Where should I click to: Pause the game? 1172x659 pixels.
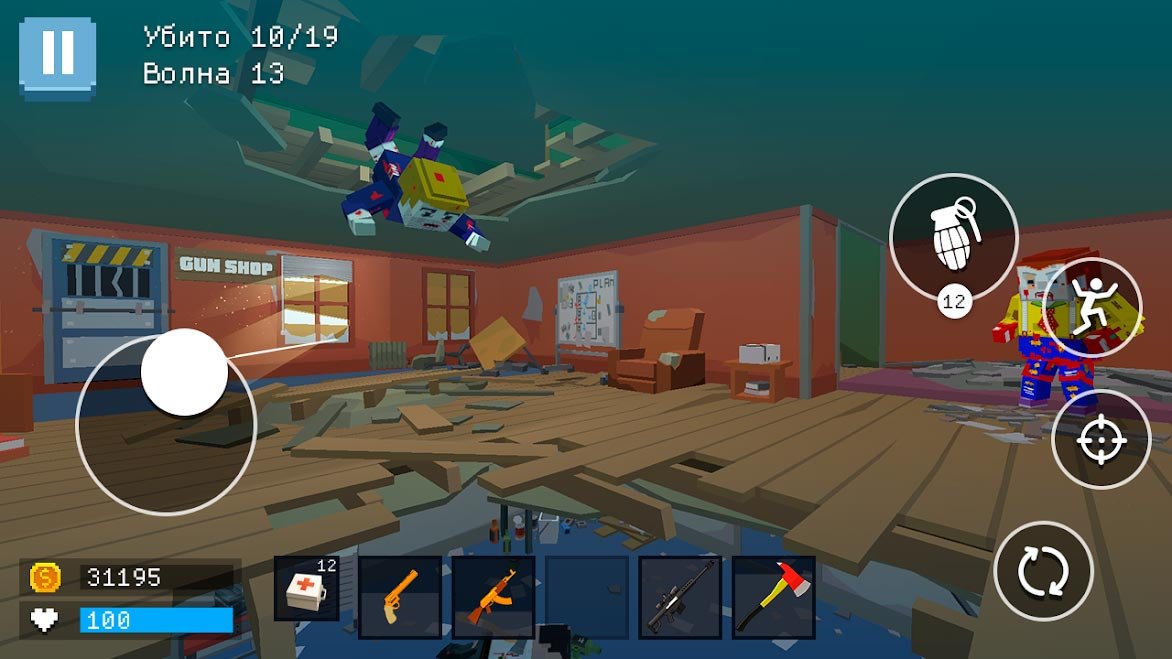[57, 58]
